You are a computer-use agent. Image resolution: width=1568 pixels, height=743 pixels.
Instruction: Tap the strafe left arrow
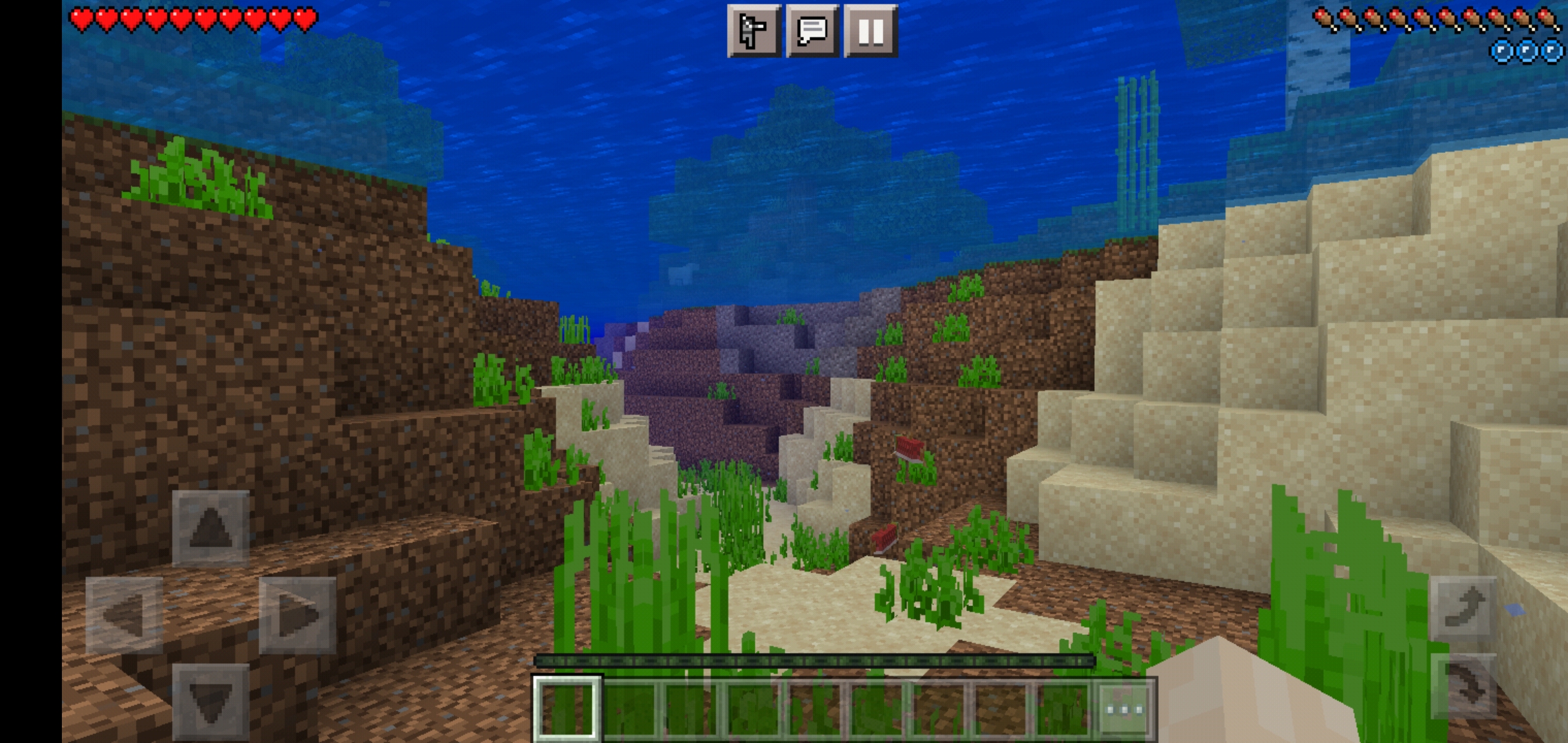coord(124,615)
